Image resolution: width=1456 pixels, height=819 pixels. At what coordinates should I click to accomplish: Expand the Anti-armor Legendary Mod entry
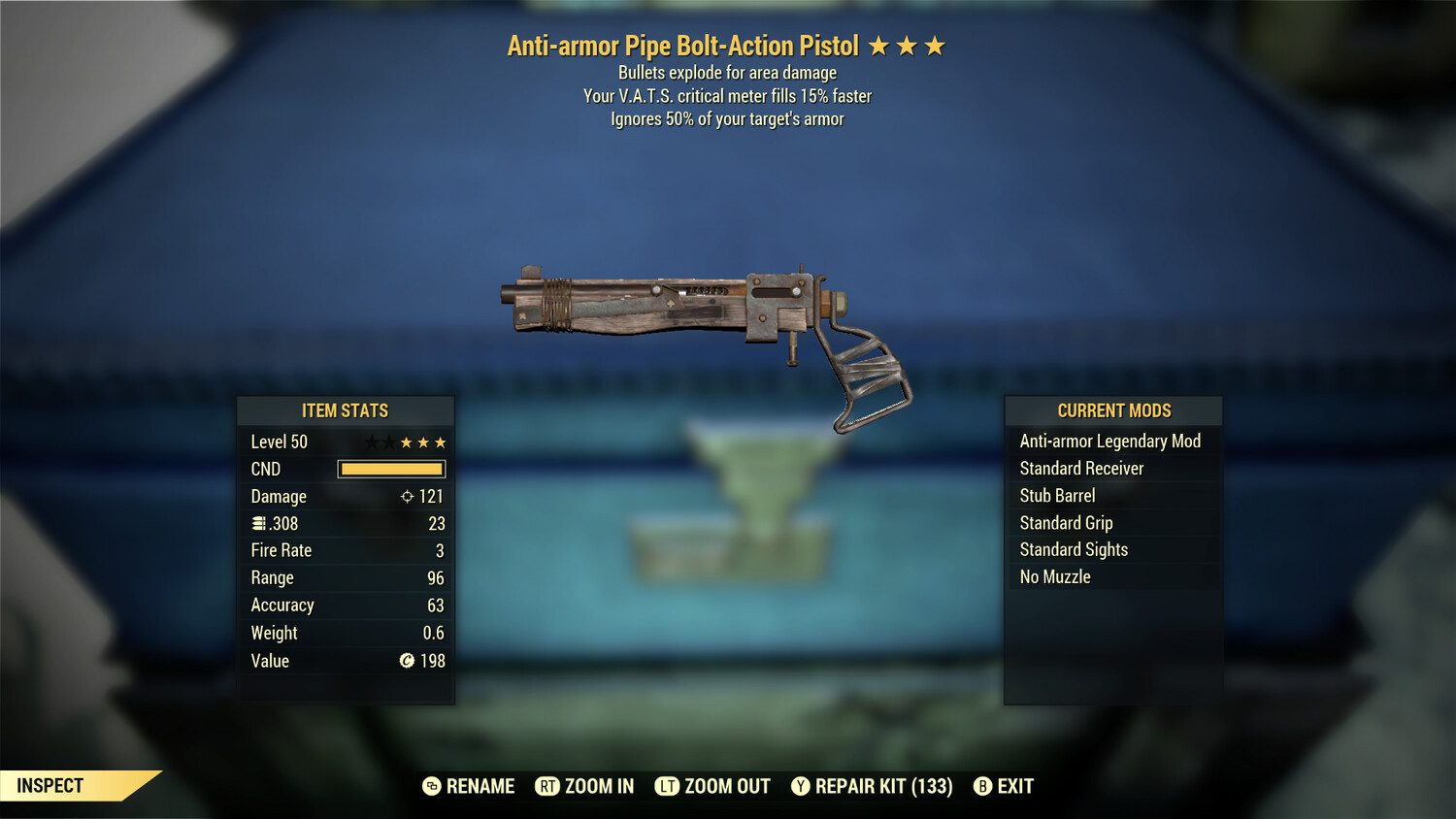1109,441
